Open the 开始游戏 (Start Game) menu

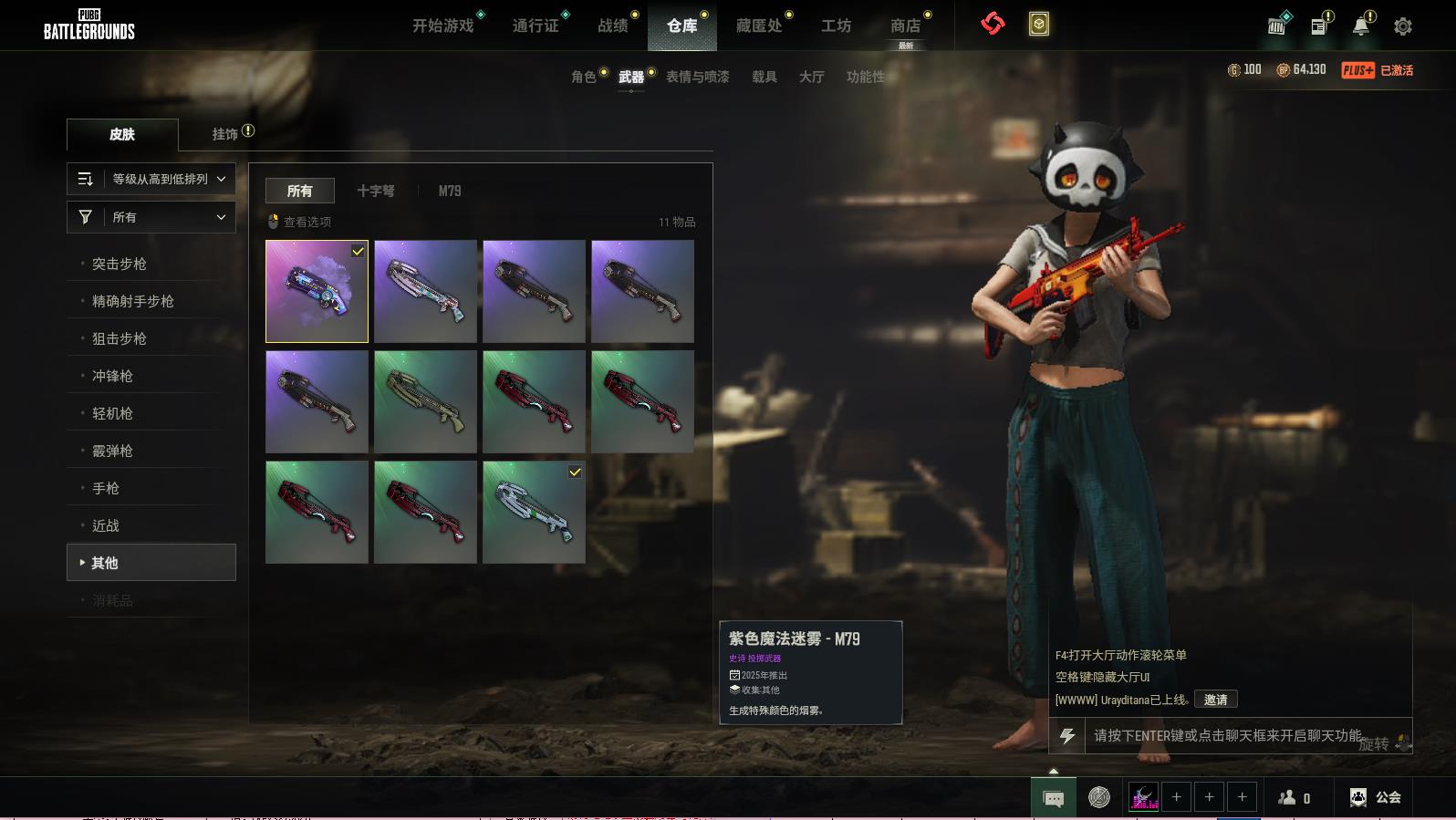pos(443,26)
